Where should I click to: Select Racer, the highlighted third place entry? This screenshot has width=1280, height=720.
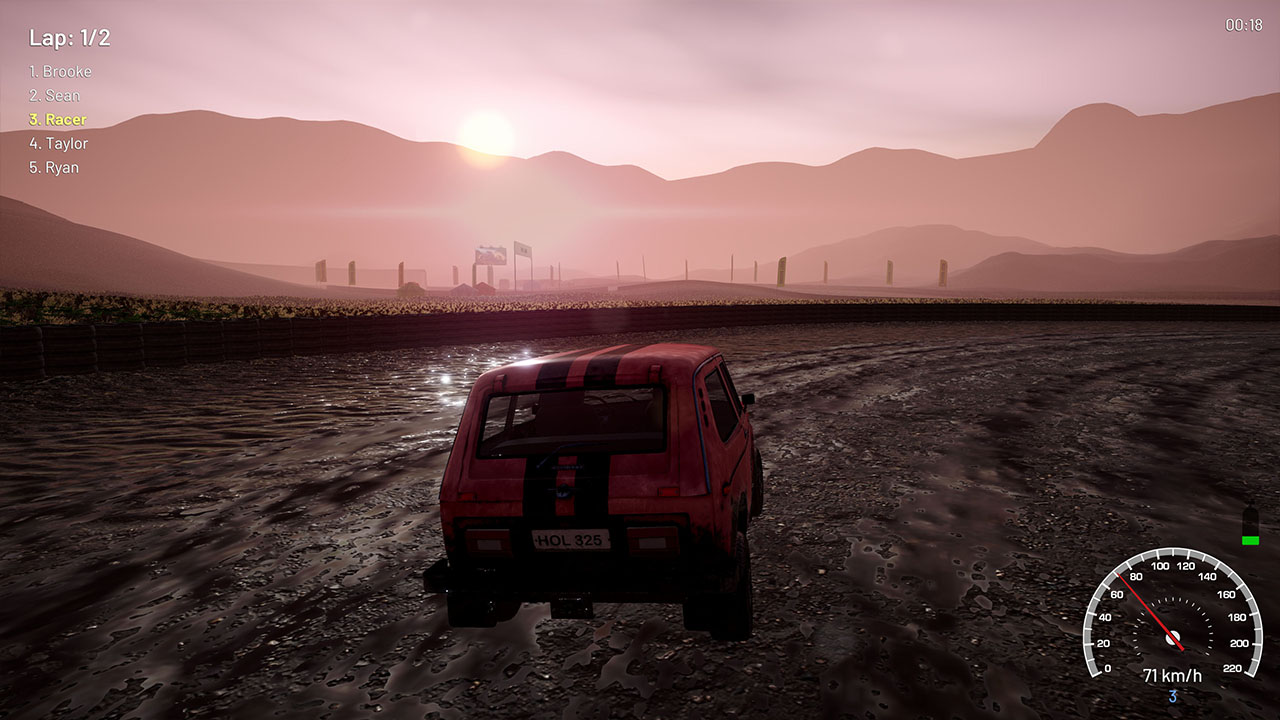(x=58, y=119)
